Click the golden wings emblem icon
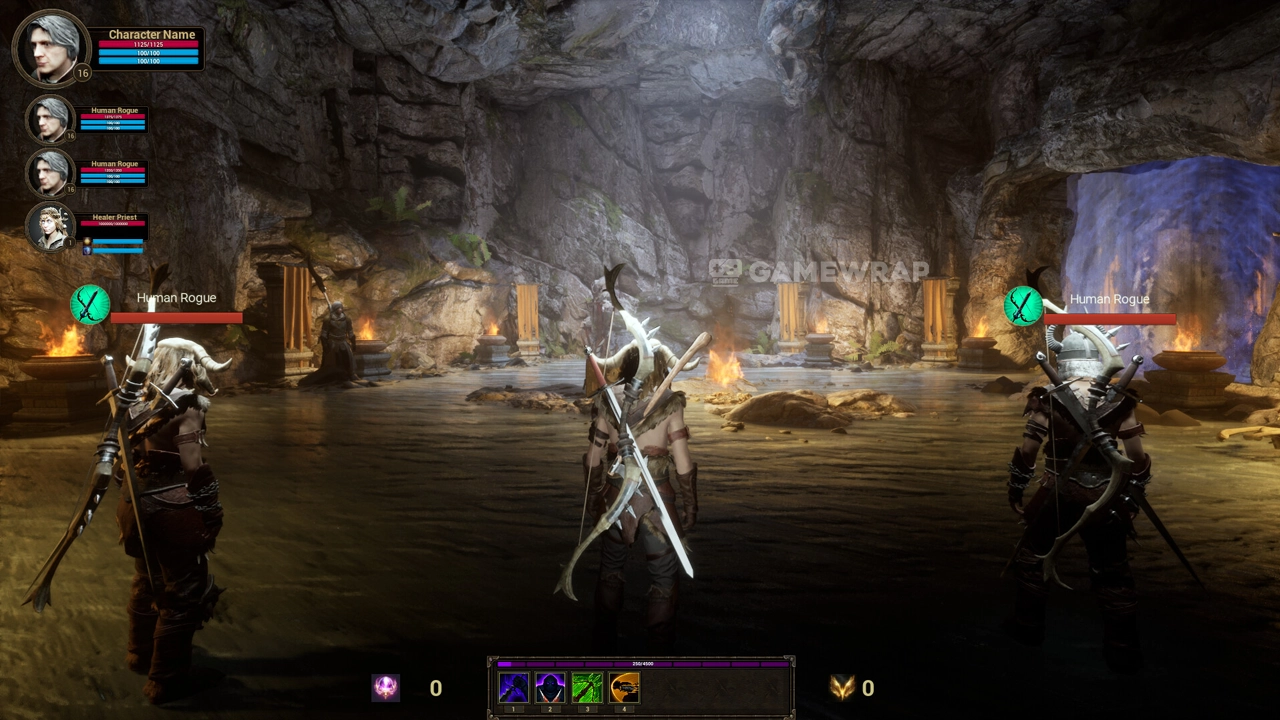The width and height of the screenshot is (1280, 720). pos(842,688)
